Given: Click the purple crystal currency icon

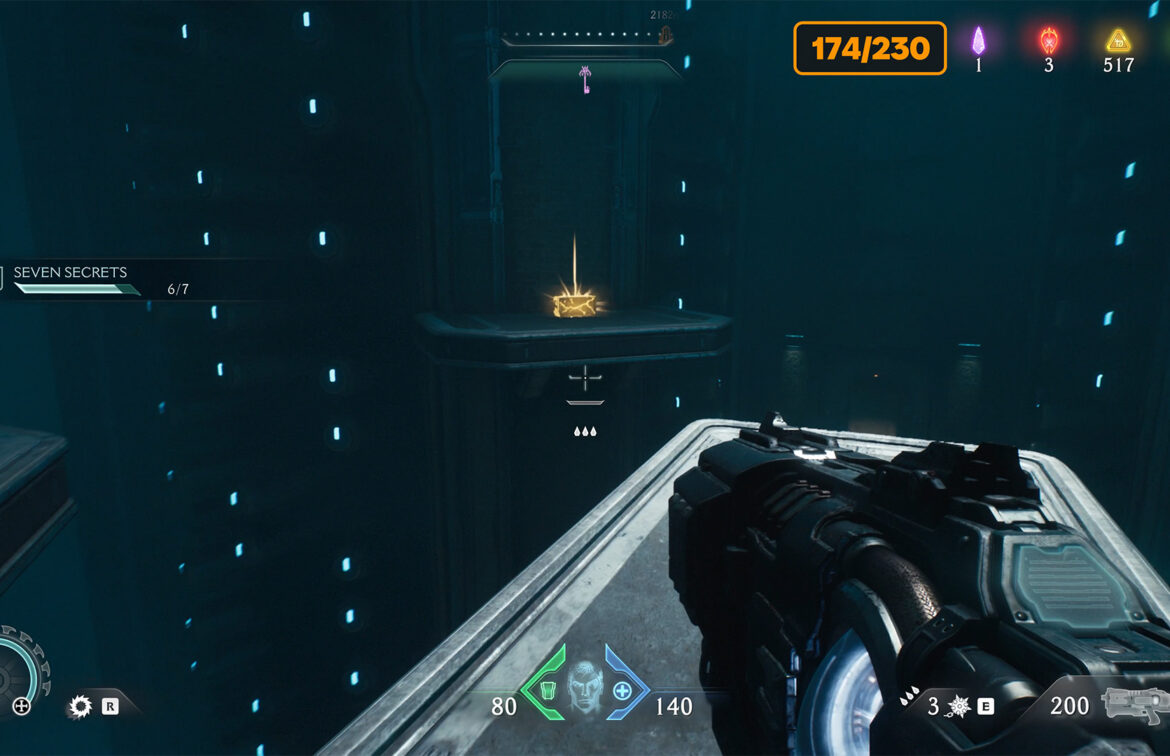Looking at the screenshot, I should 979,42.
